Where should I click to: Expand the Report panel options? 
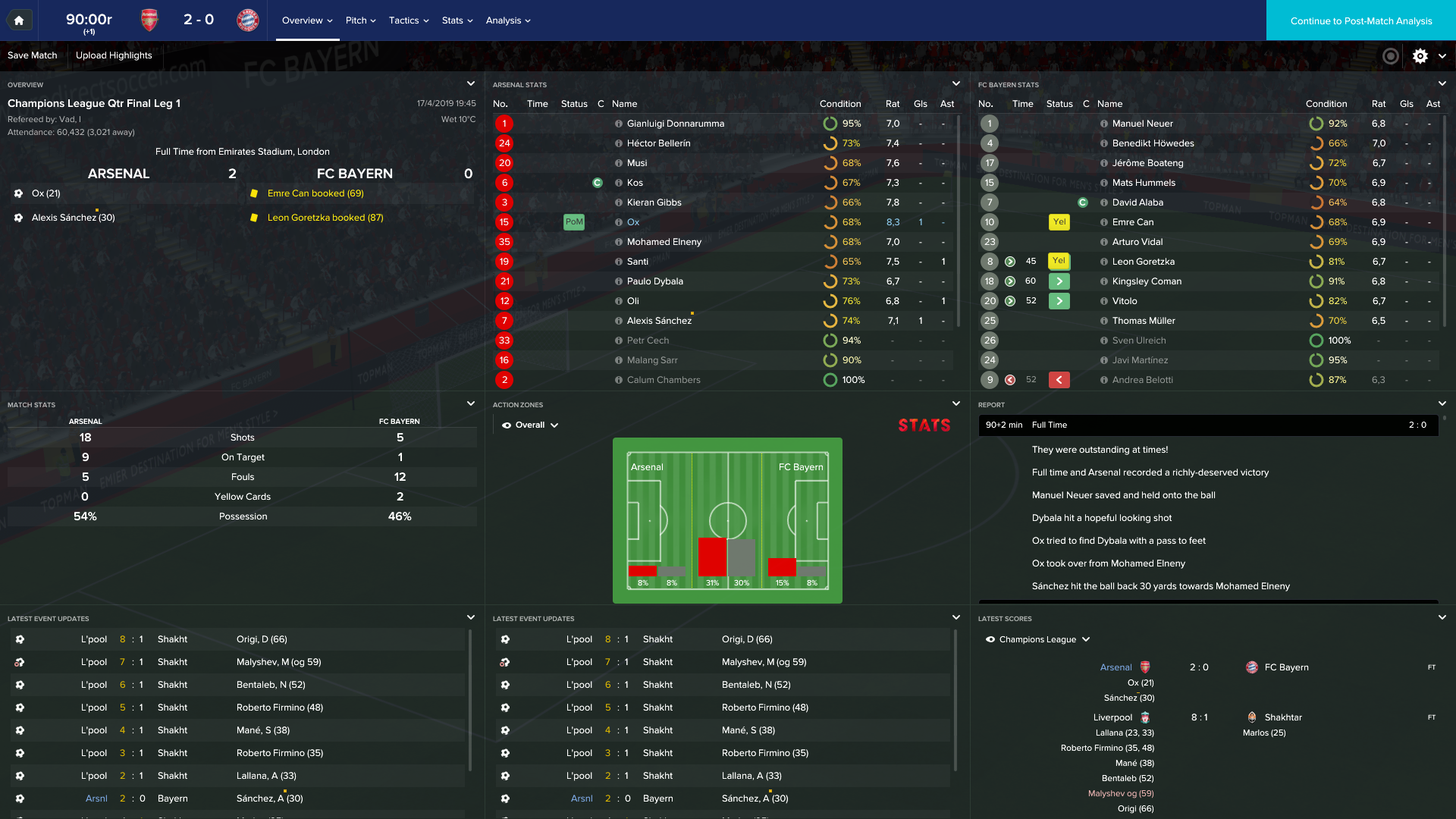click(1442, 404)
